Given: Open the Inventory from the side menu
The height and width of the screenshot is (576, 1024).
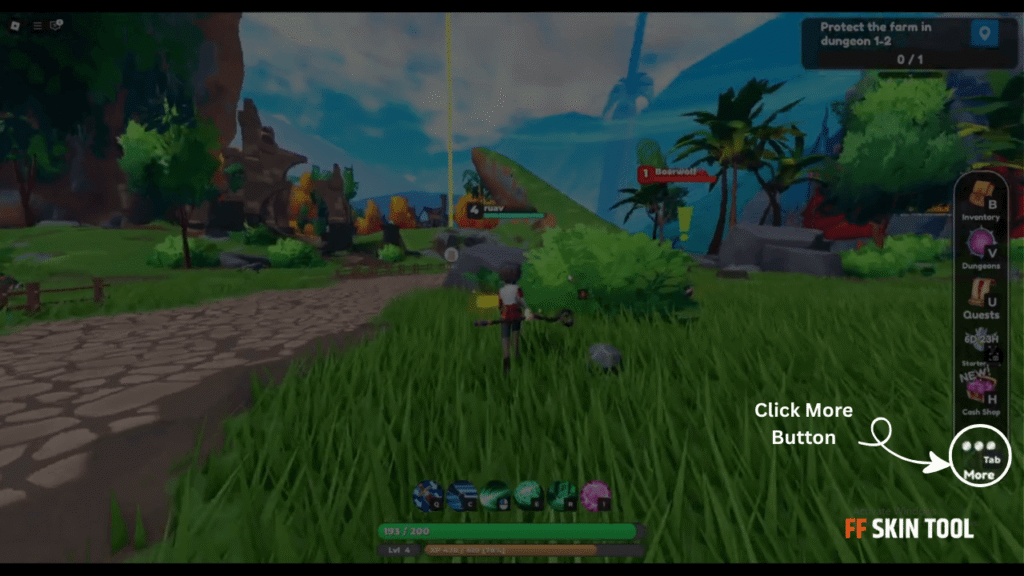Looking at the screenshot, I should (980, 197).
